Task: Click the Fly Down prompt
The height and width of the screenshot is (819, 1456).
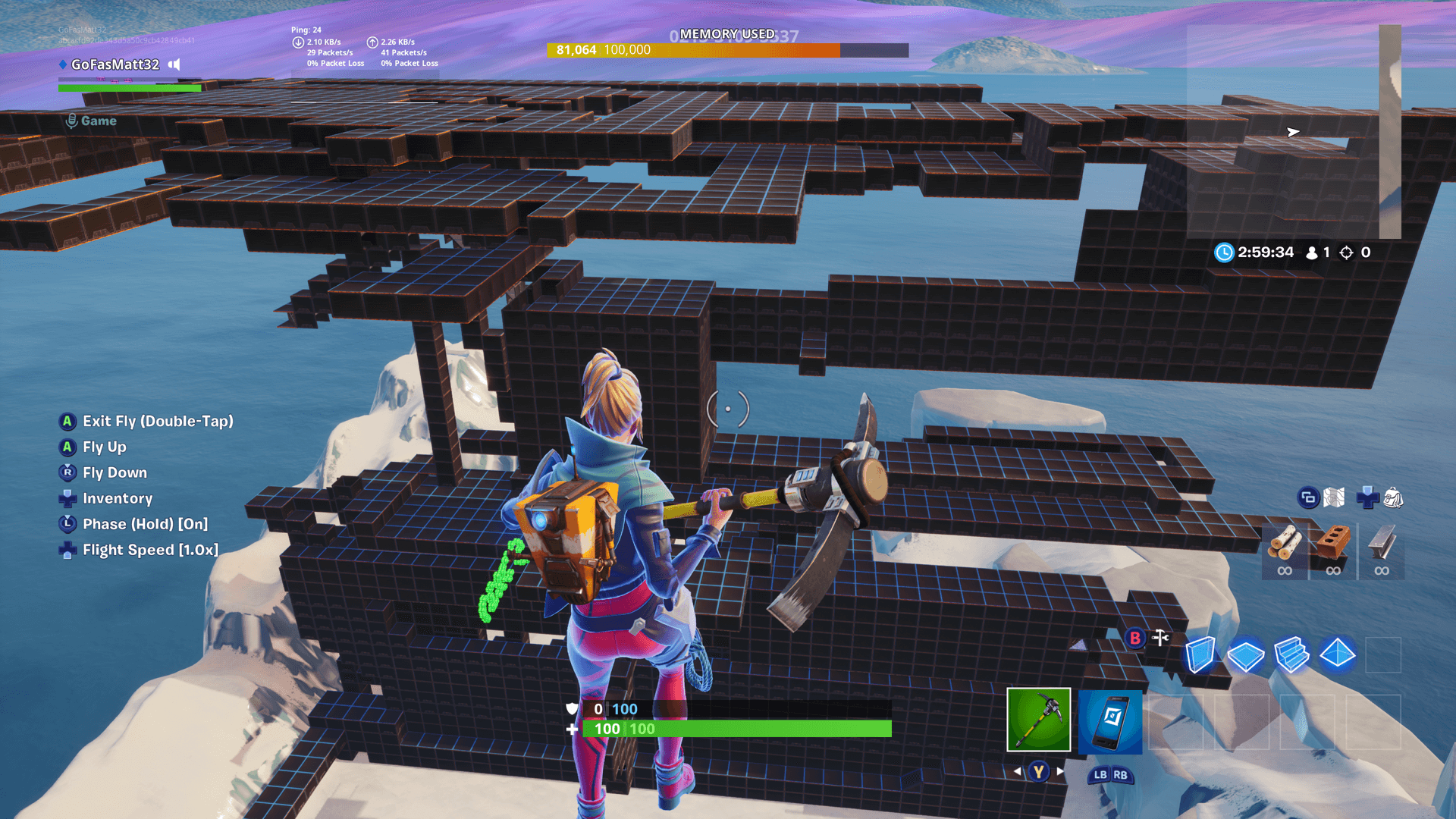Action: [115, 472]
